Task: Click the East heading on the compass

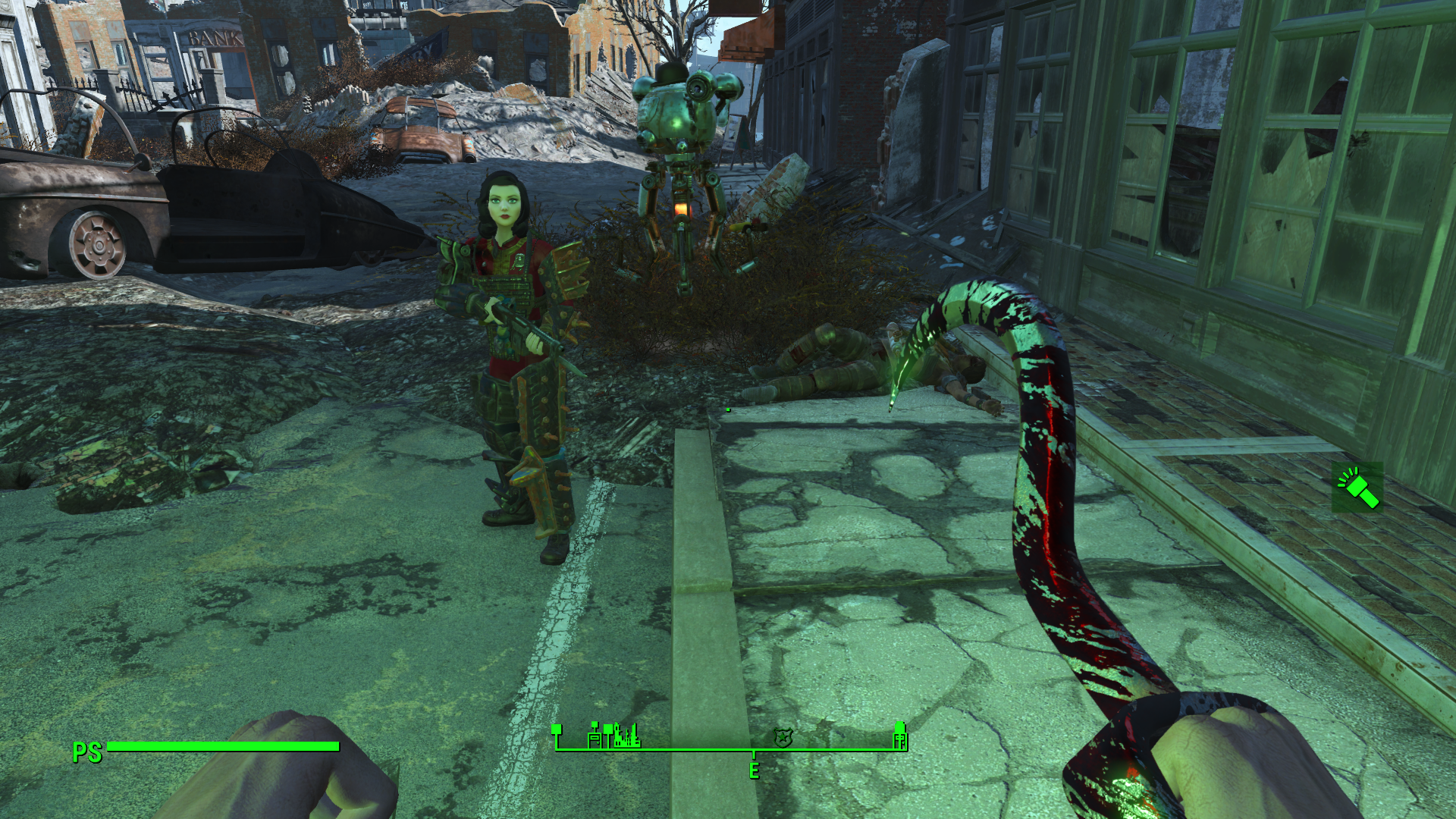Action: click(x=754, y=770)
